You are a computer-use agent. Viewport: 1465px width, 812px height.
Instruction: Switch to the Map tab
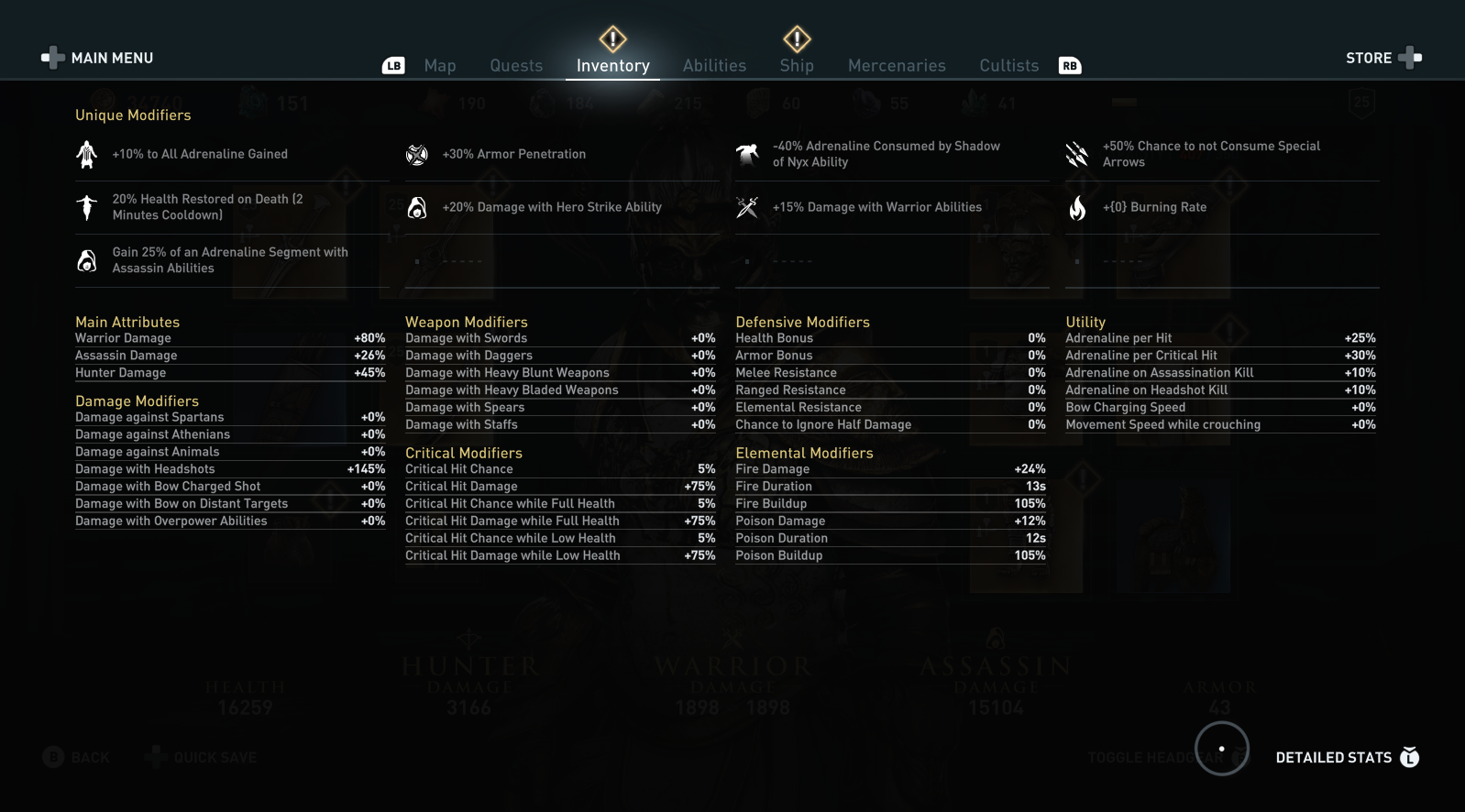coord(440,66)
